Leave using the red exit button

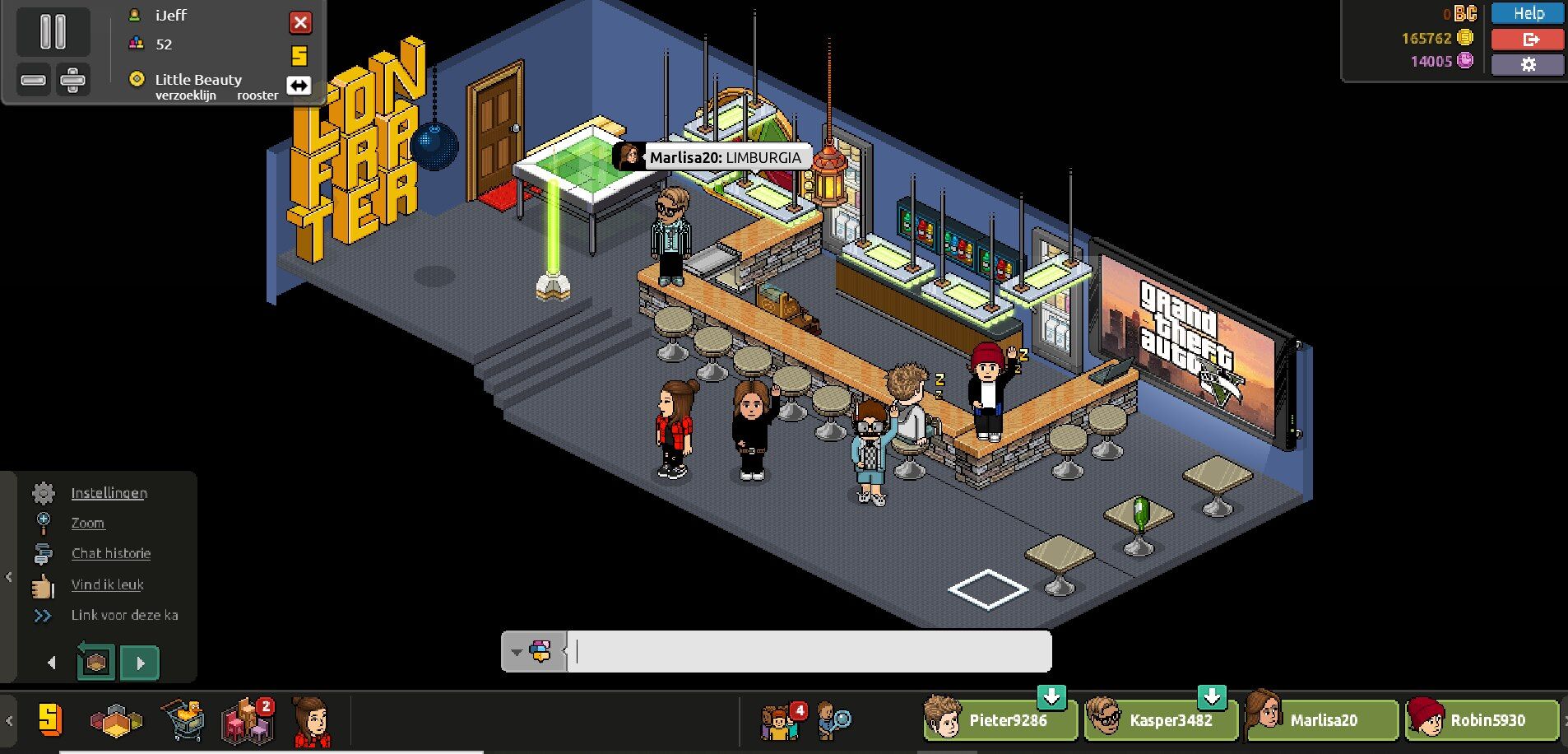click(x=1528, y=39)
